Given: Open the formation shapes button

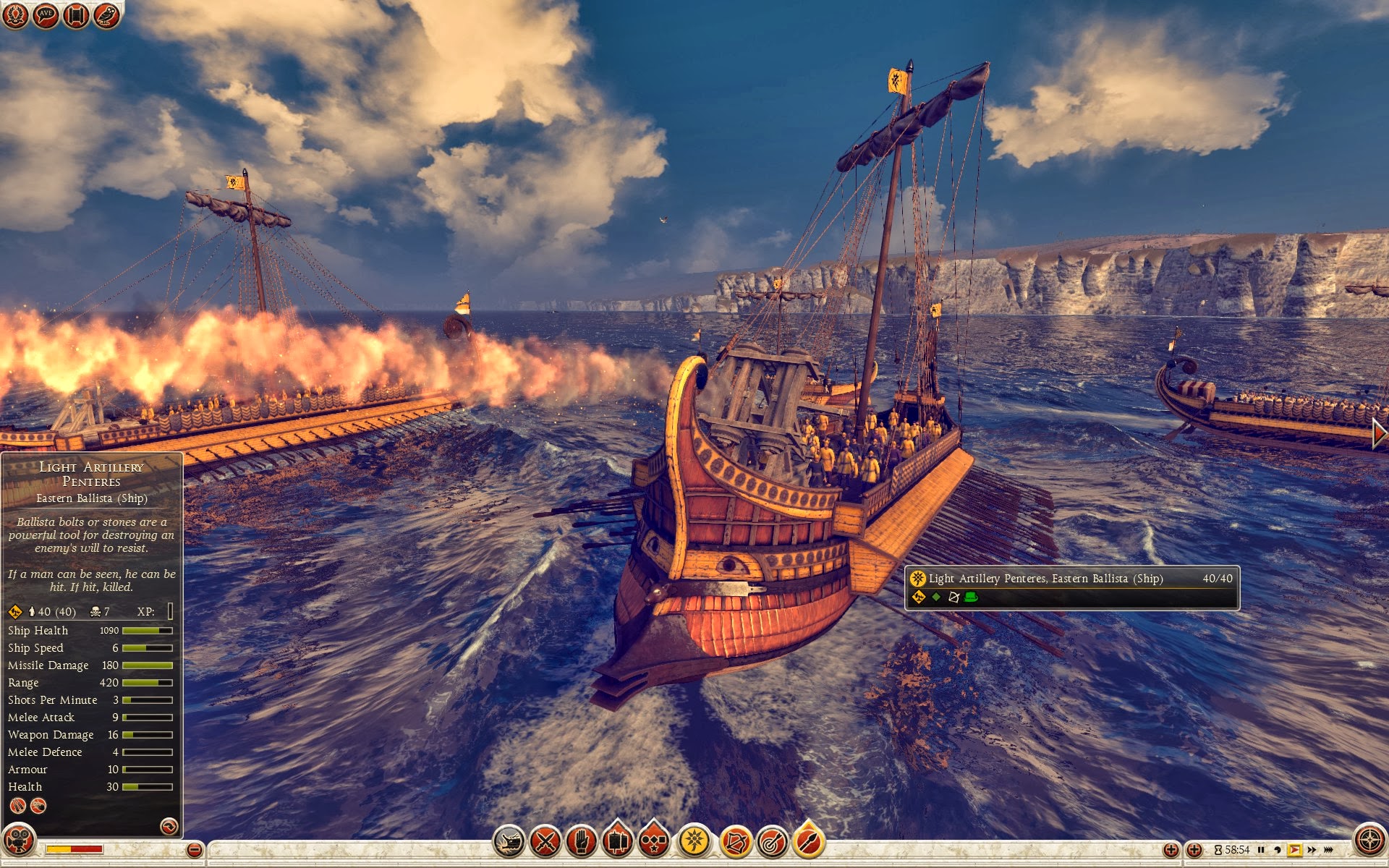Looking at the screenshot, I should point(654,841).
